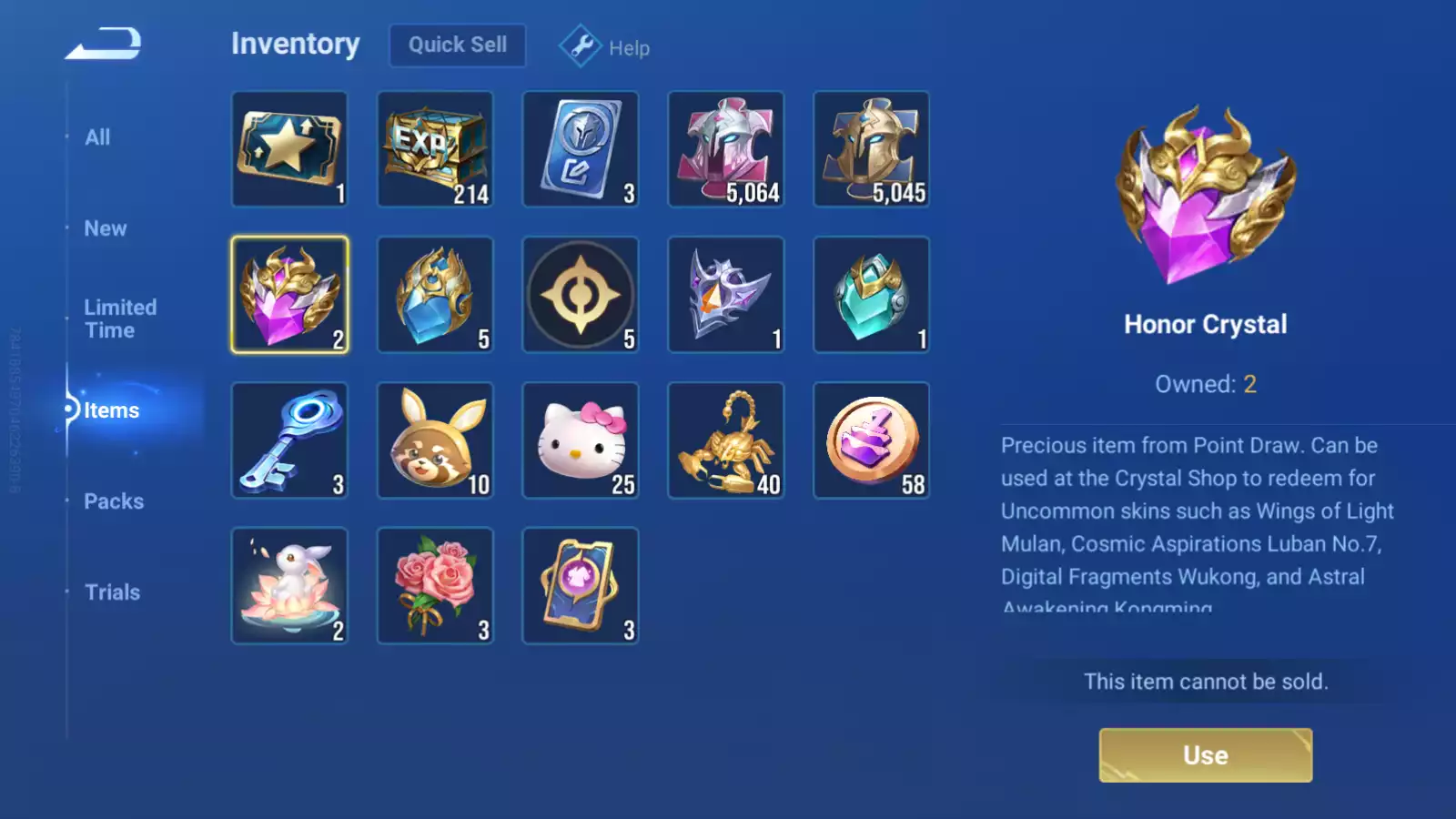This screenshot has height=819, width=1456.
Task: Use the Honor Crystal
Action: tap(1205, 754)
